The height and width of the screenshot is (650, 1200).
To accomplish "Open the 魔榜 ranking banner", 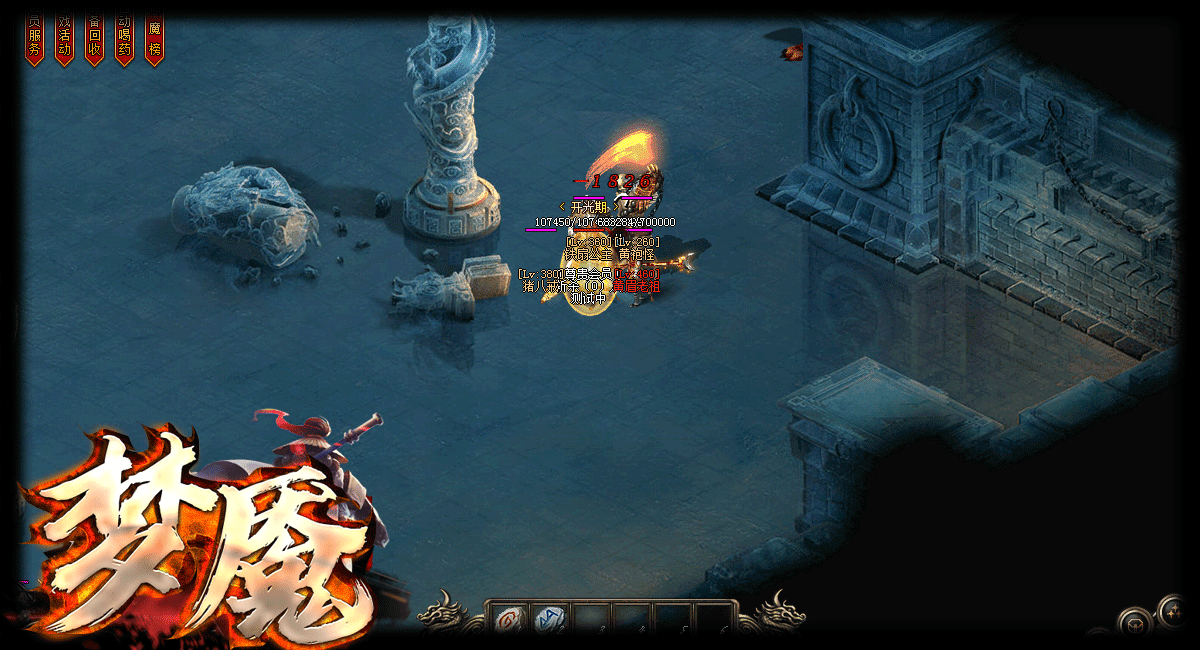I will [x=155, y=38].
